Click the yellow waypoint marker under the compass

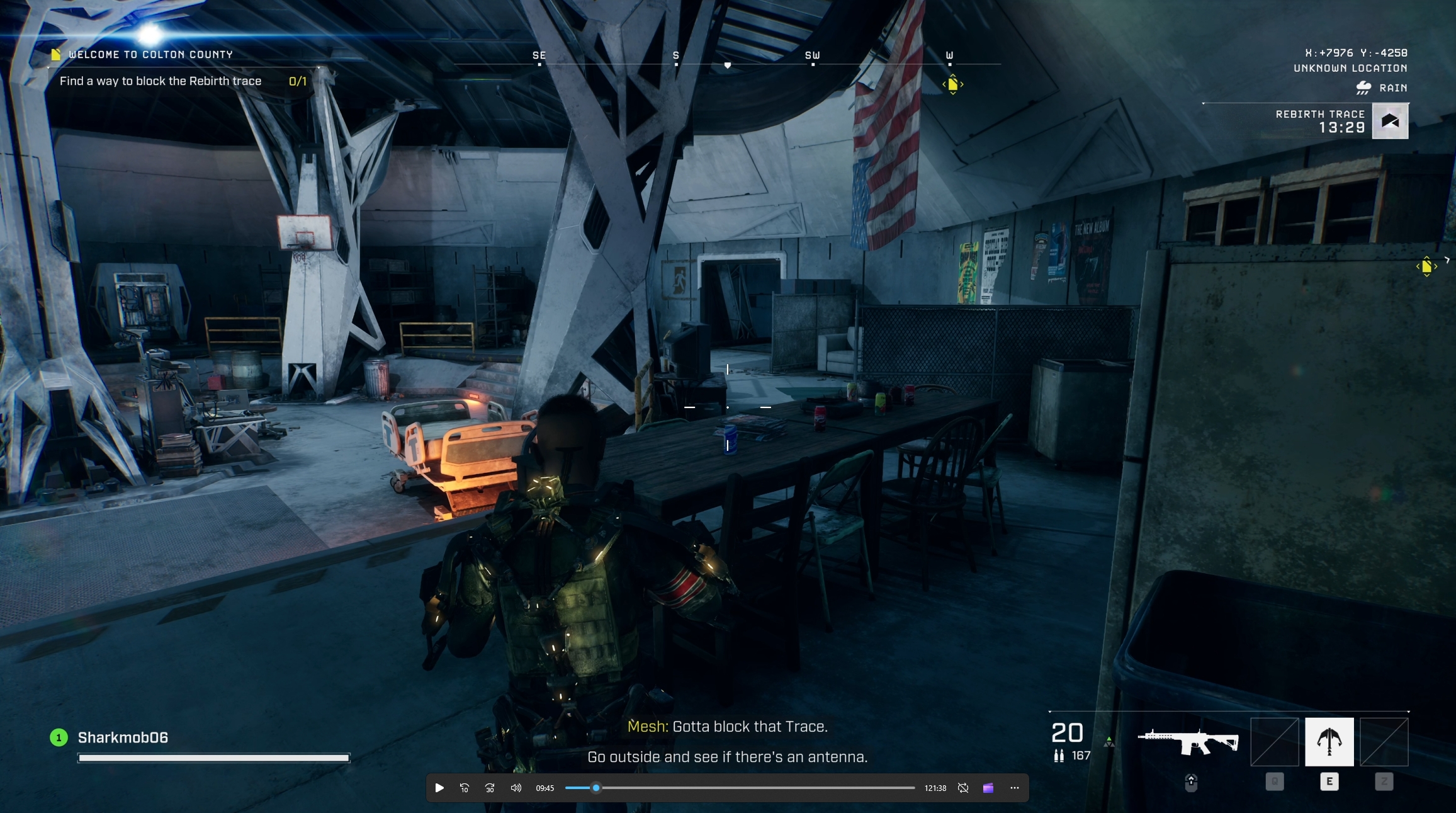952,84
